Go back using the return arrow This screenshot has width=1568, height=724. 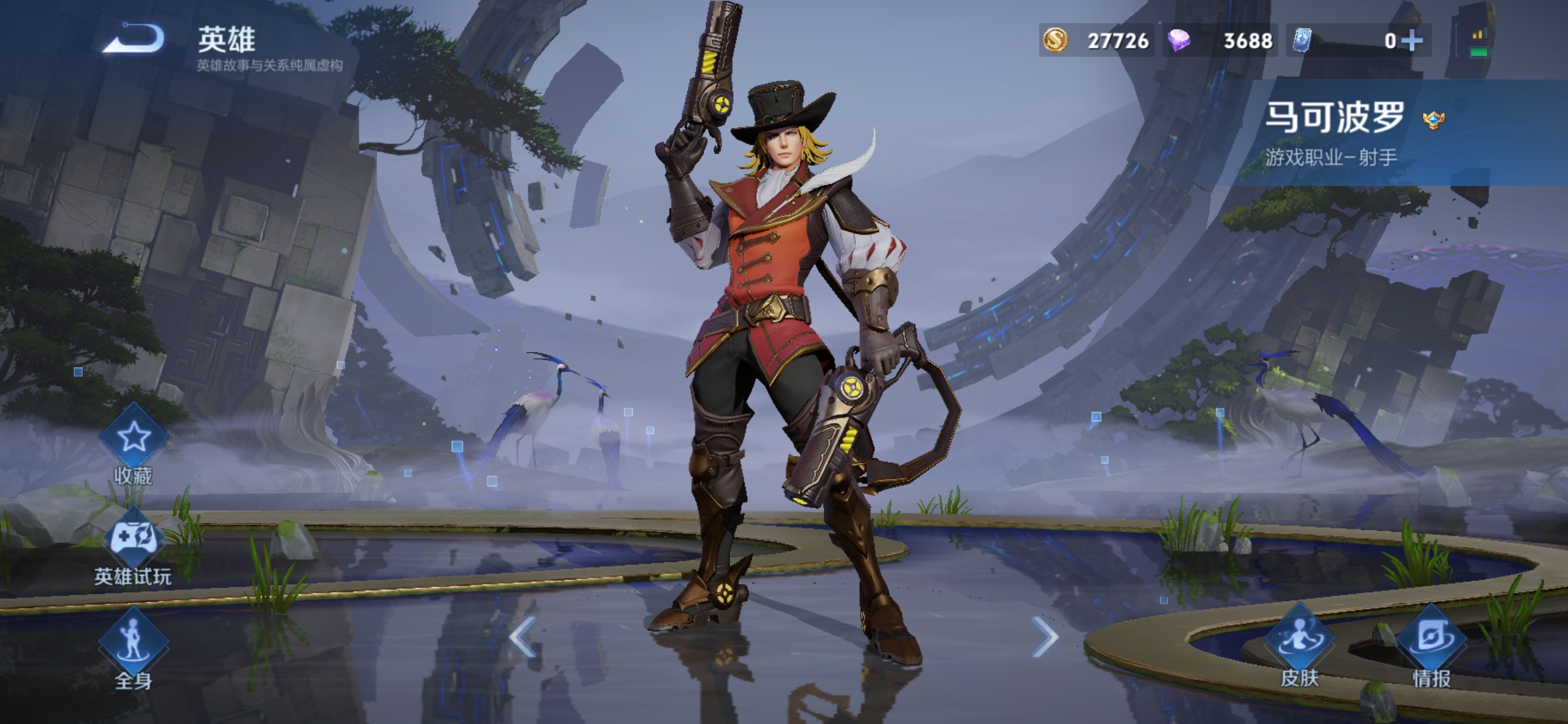[x=133, y=38]
